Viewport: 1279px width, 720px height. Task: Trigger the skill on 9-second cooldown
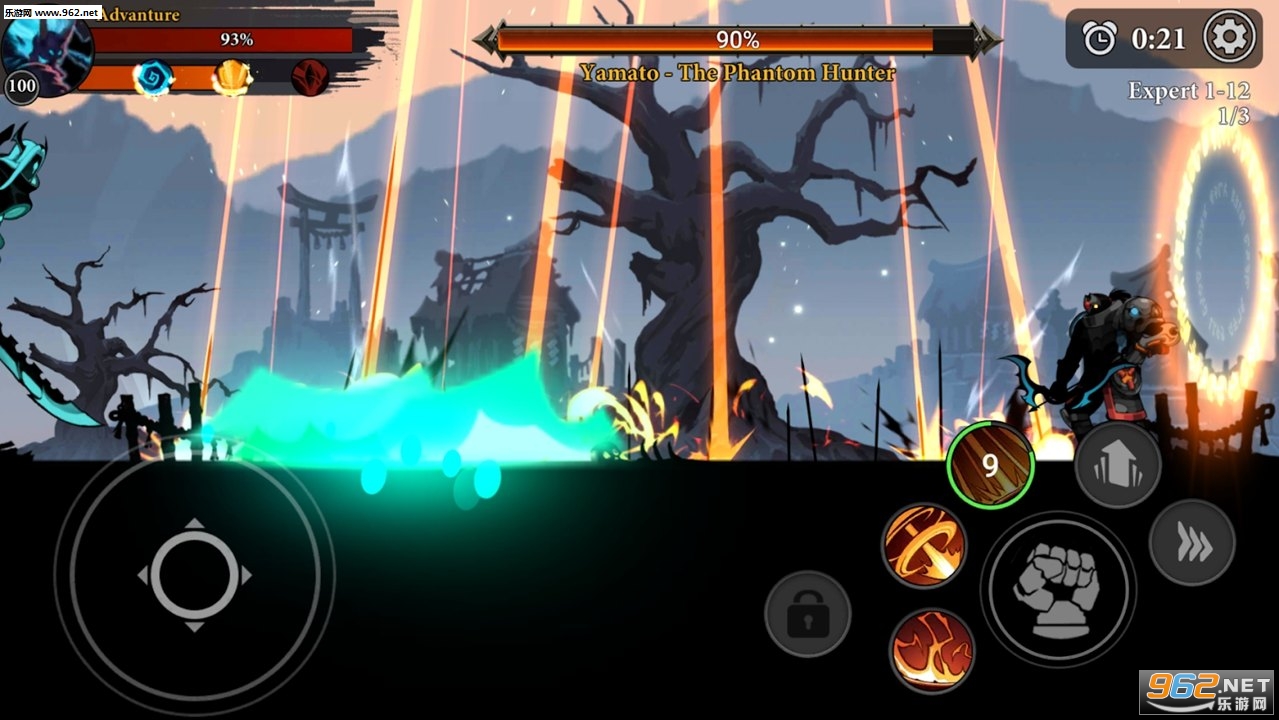click(x=990, y=465)
